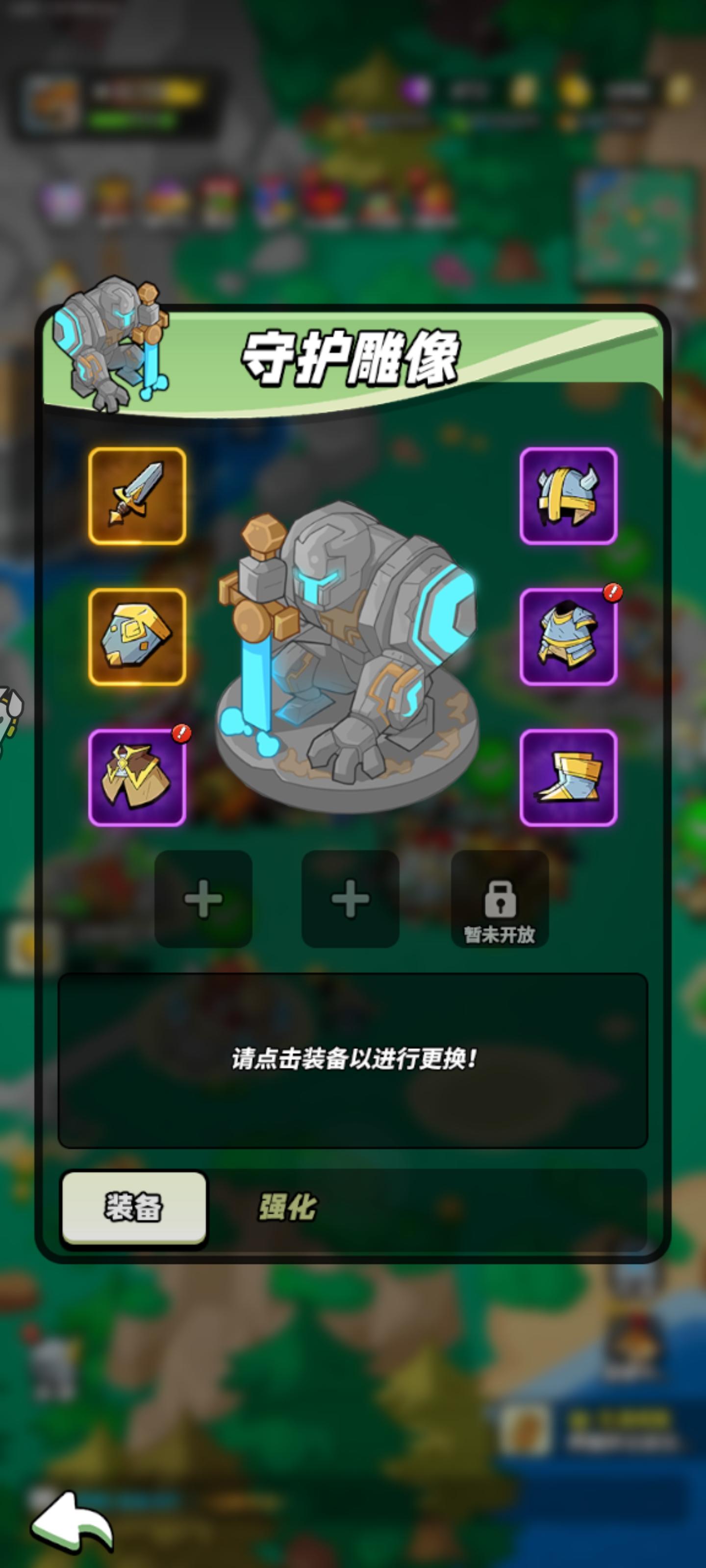Image resolution: width=706 pixels, height=1568 pixels.
Task: Open the chest armor slot with notification
Action: pyautogui.click(x=568, y=637)
